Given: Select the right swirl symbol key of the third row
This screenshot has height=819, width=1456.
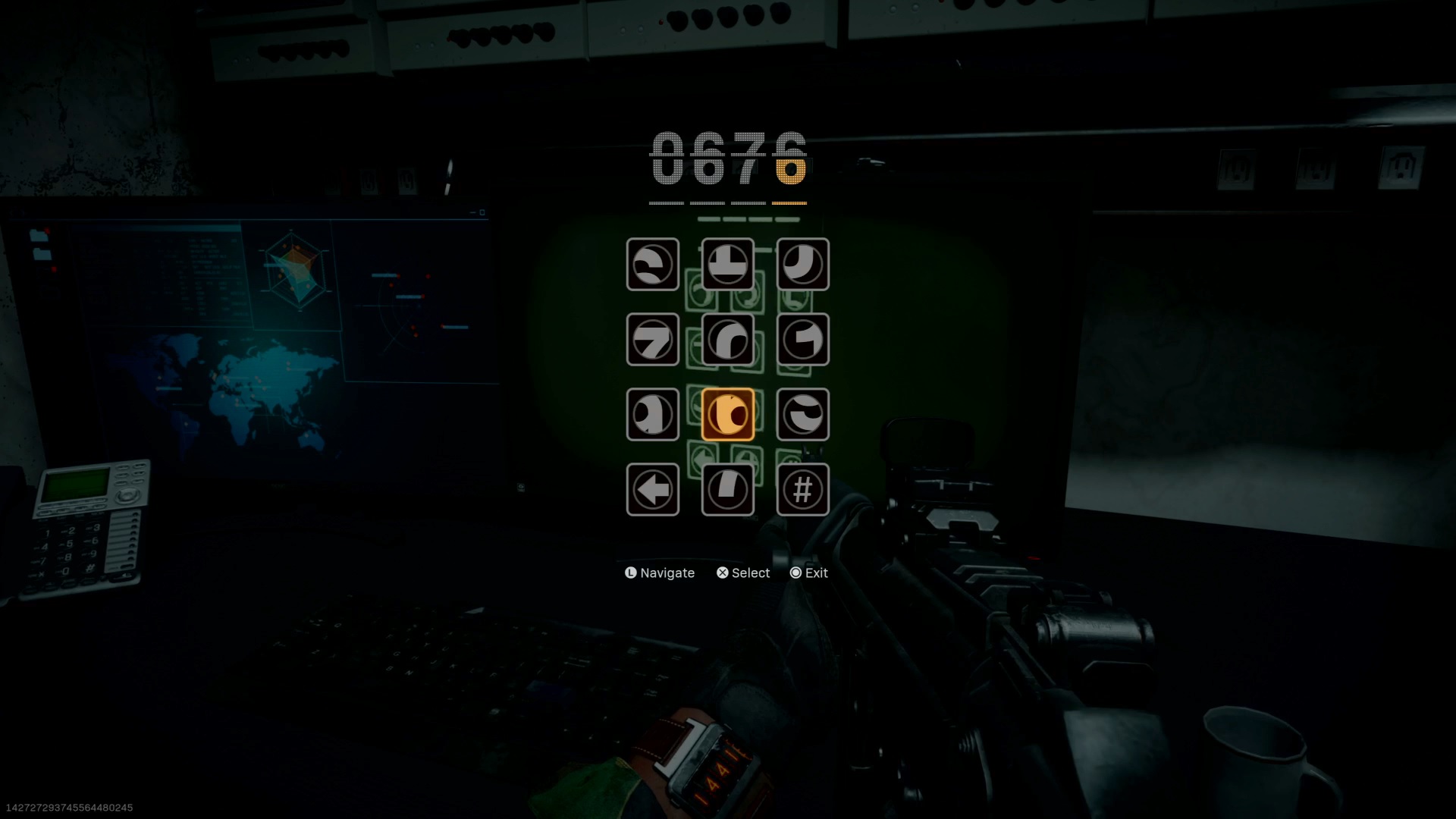Looking at the screenshot, I should 802,414.
